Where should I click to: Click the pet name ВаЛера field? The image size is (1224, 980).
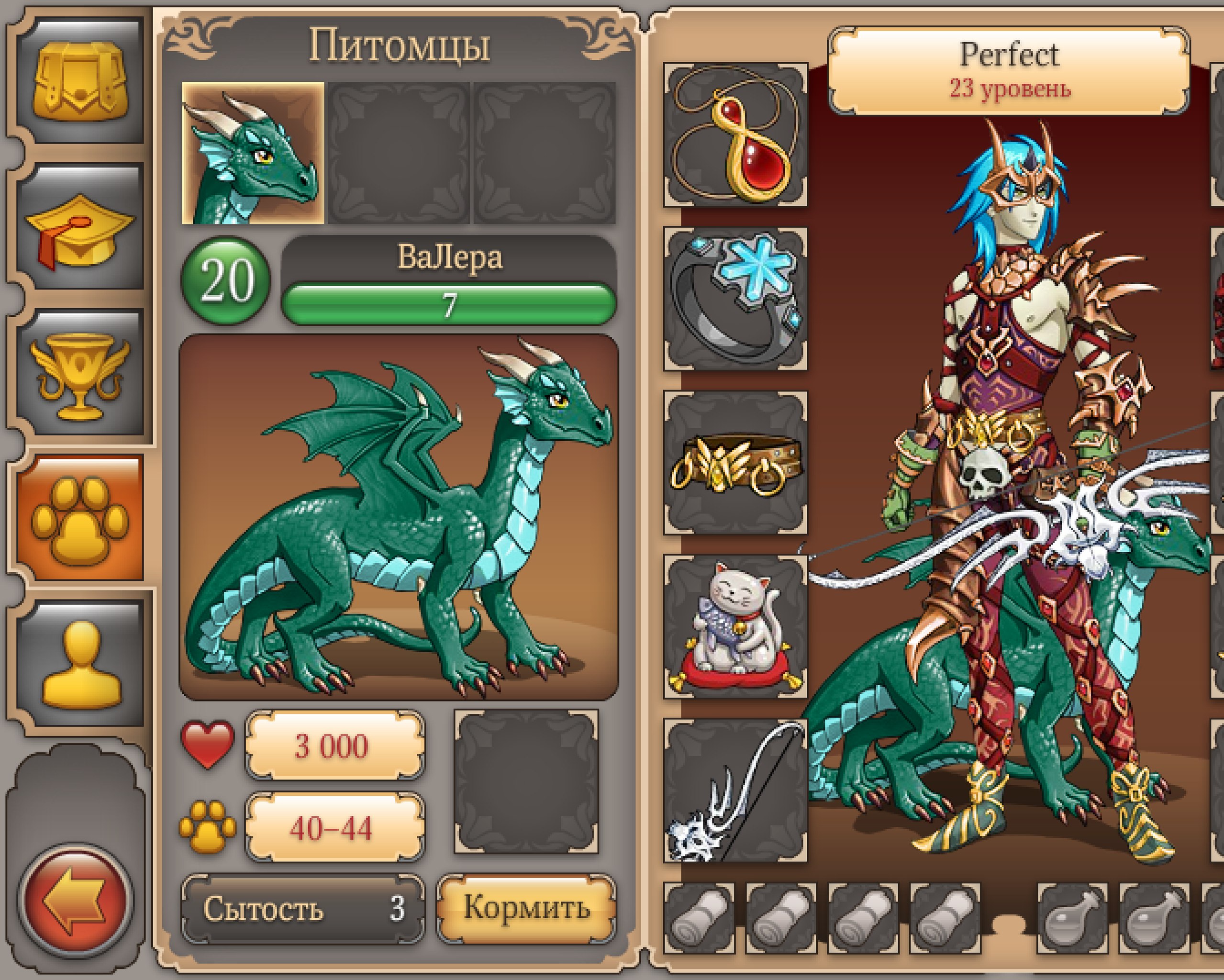coord(449,256)
